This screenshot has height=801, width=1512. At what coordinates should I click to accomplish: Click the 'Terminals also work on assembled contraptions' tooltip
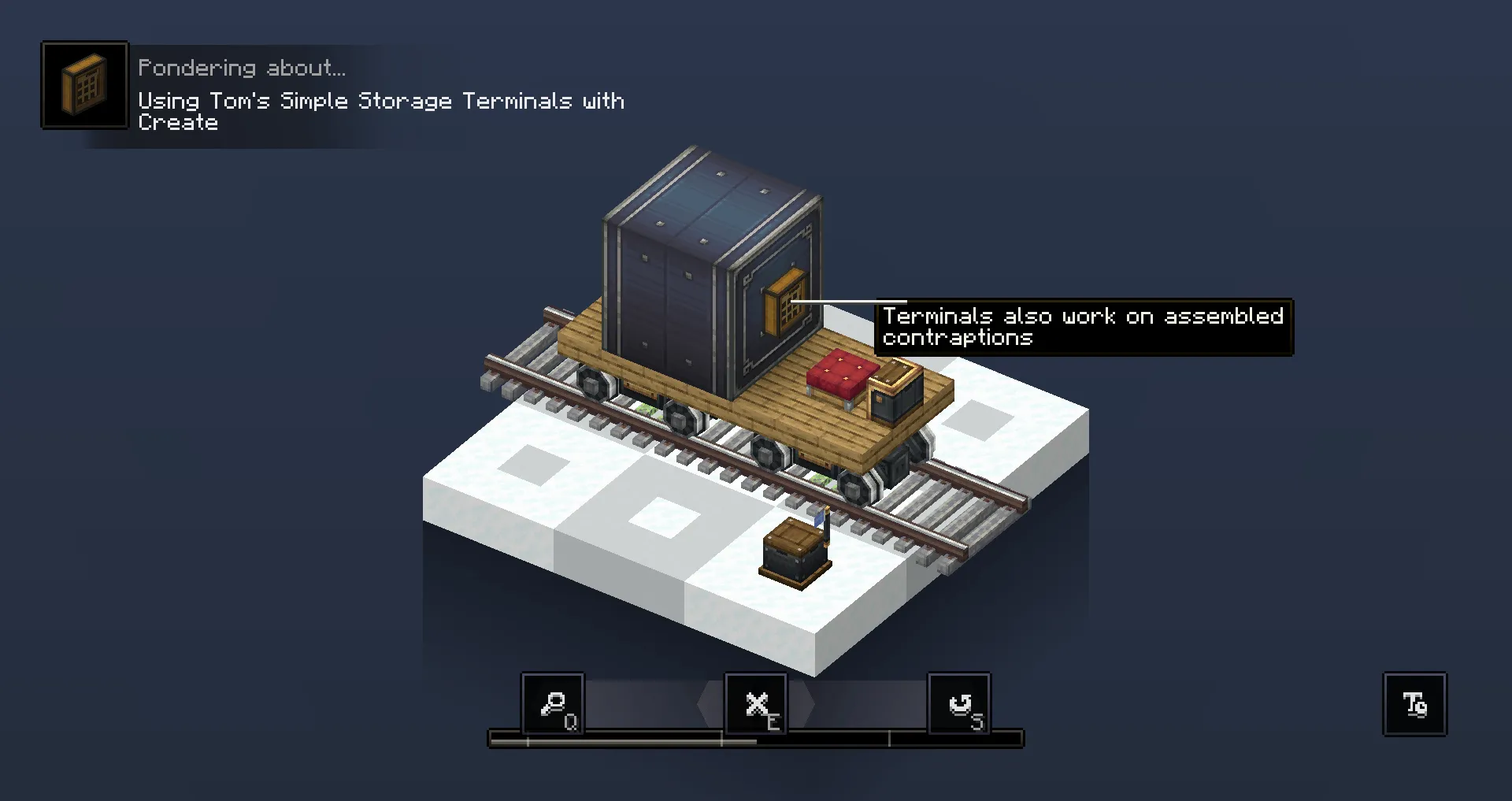(1084, 327)
